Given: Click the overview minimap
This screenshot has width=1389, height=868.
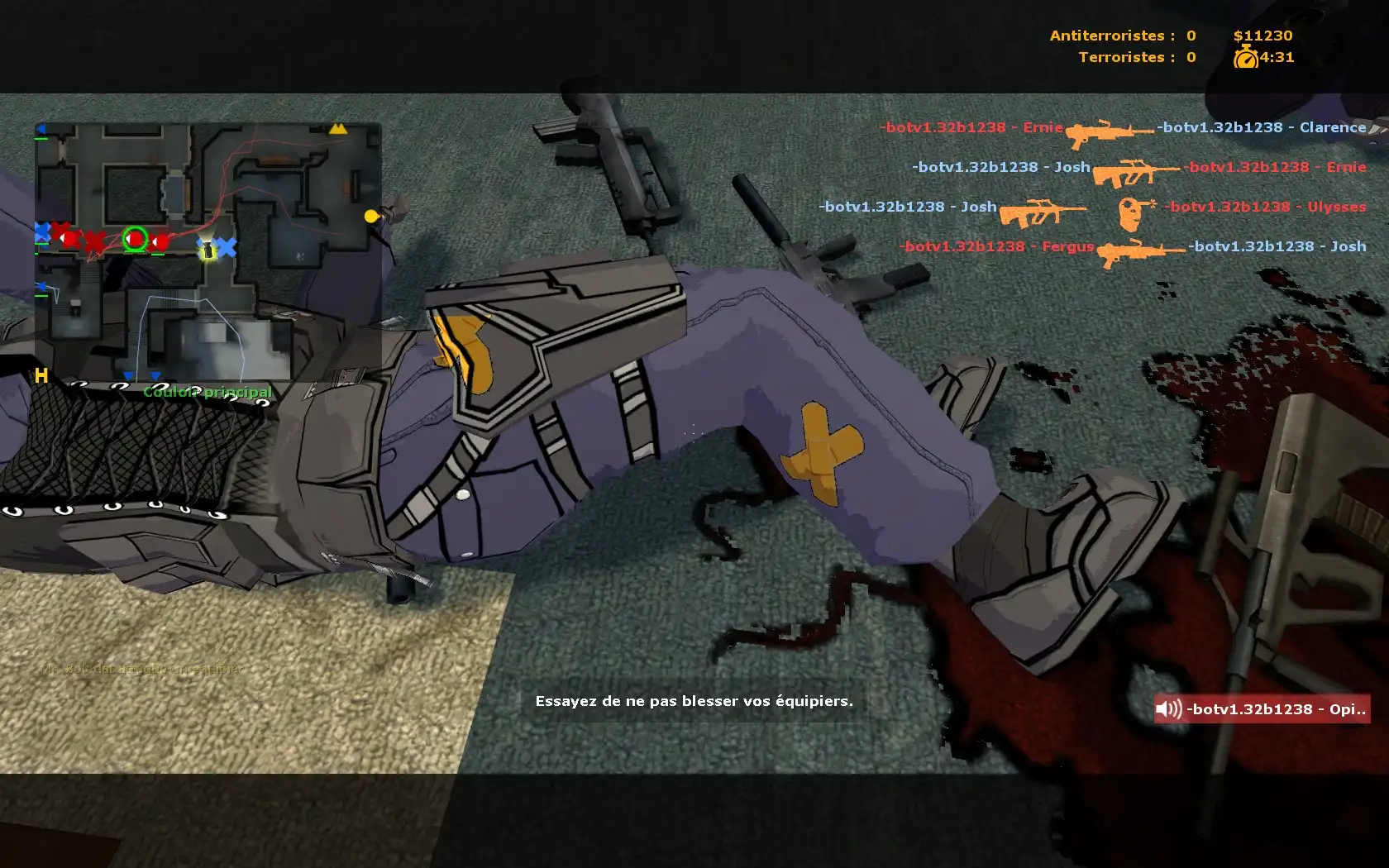Looking at the screenshot, I should pos(208,252).
